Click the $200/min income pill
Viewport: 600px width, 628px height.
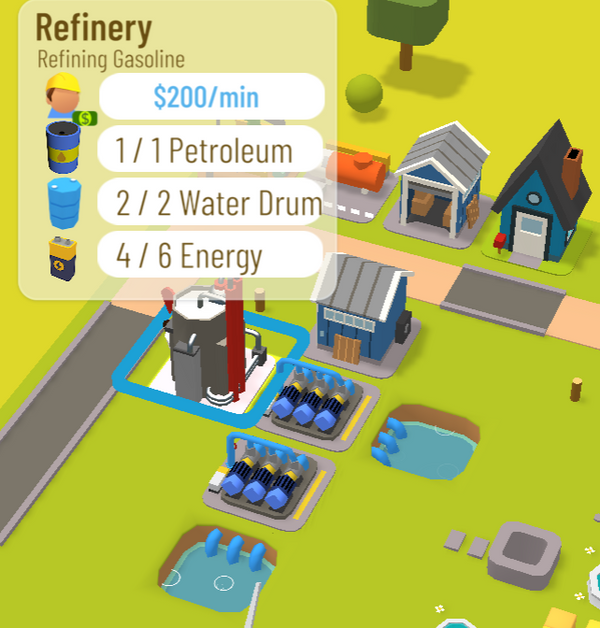(211, 97)
